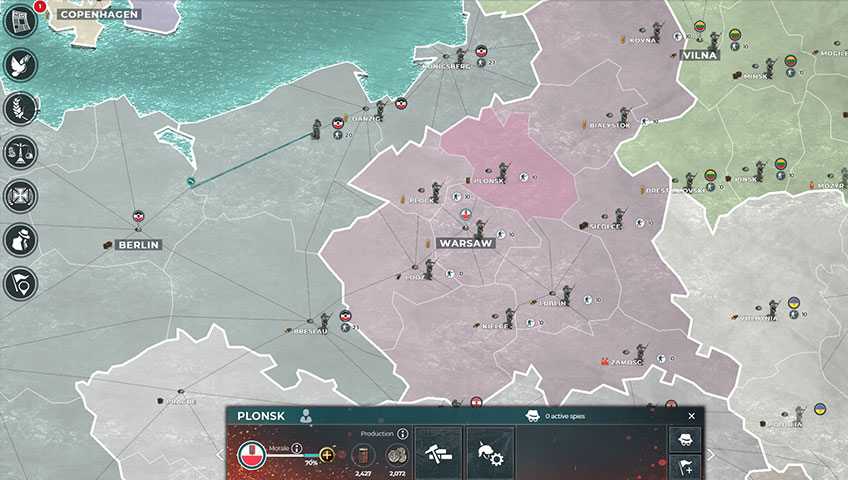Screen dimensions: 848x480
Task: Show the Morale info tooltip icon
Action: point(297,449)
